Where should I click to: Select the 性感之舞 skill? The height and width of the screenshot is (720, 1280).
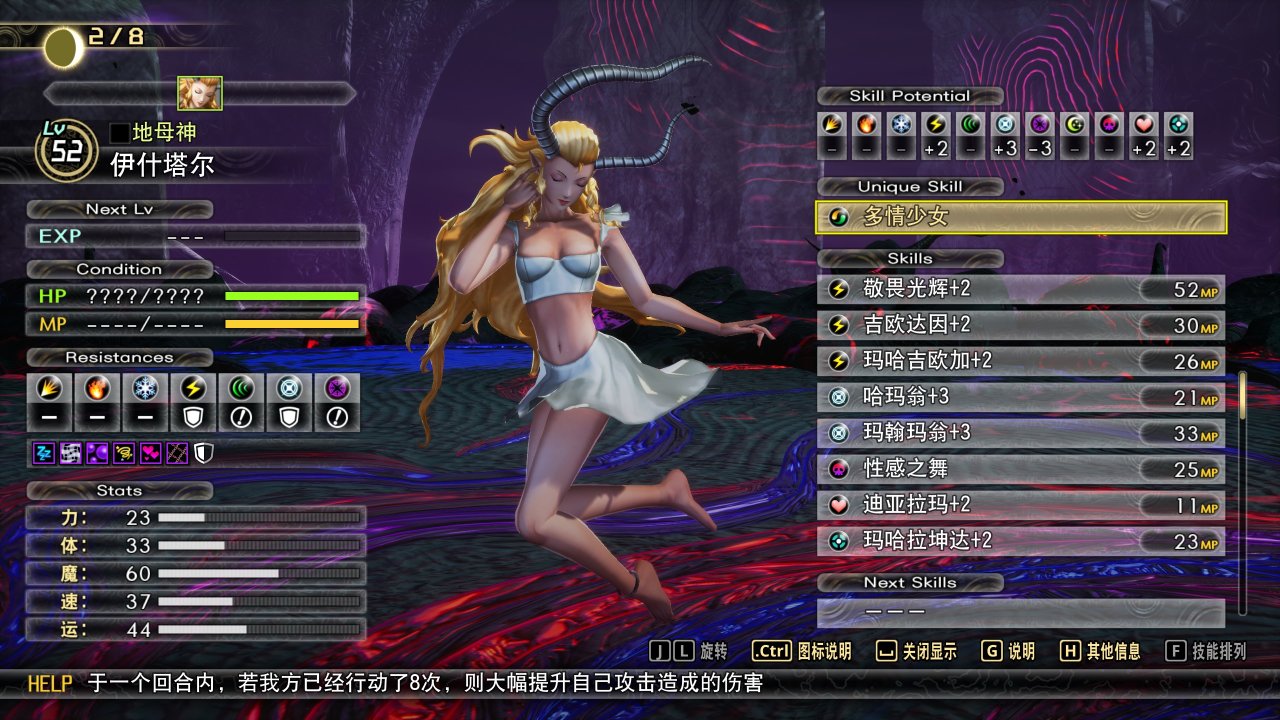[1021, 469]
